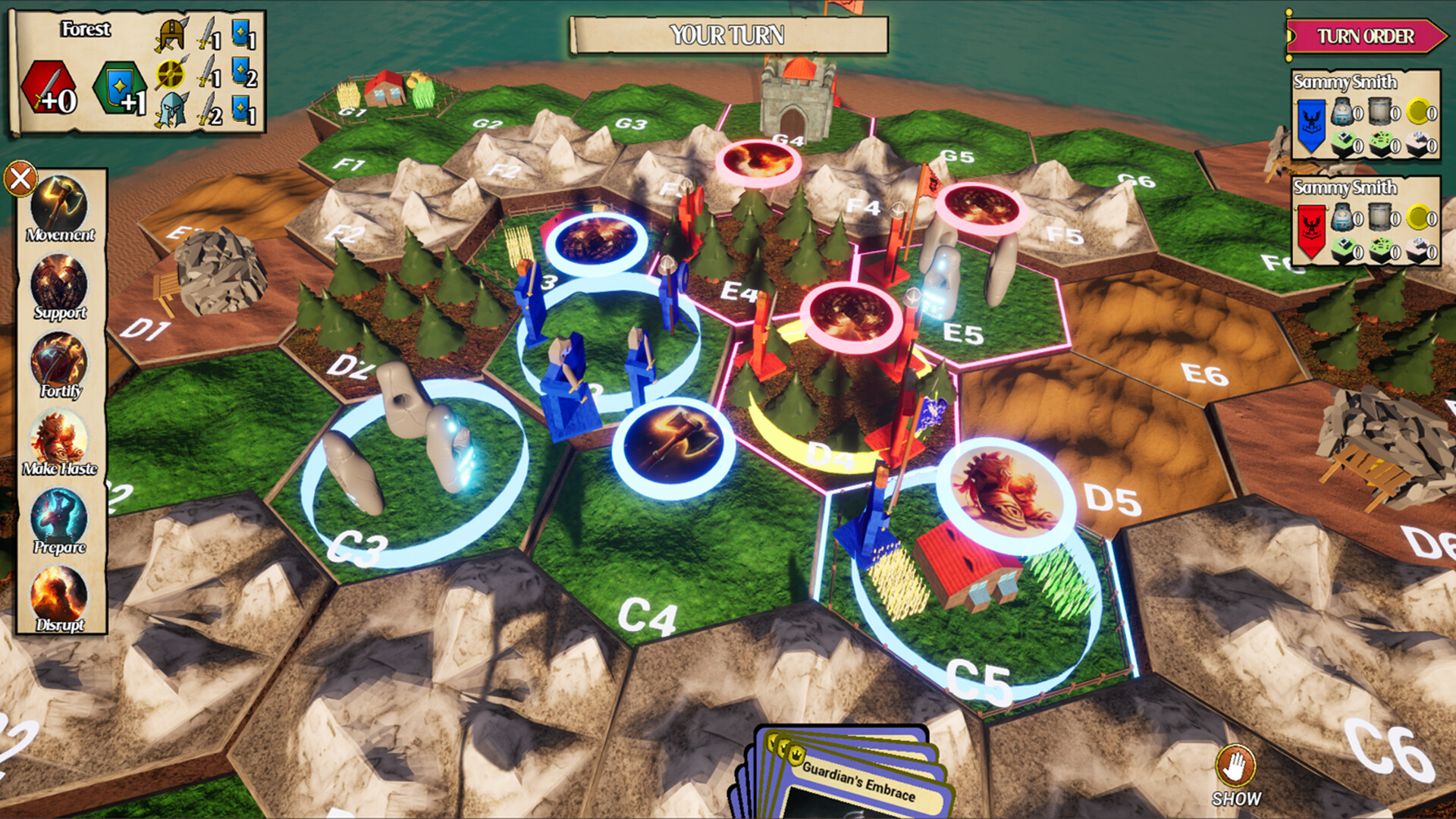
Task: Click the barrel resource icon under red Sammy Smith
Action: pyautogui.click(x=1380, y=215)
